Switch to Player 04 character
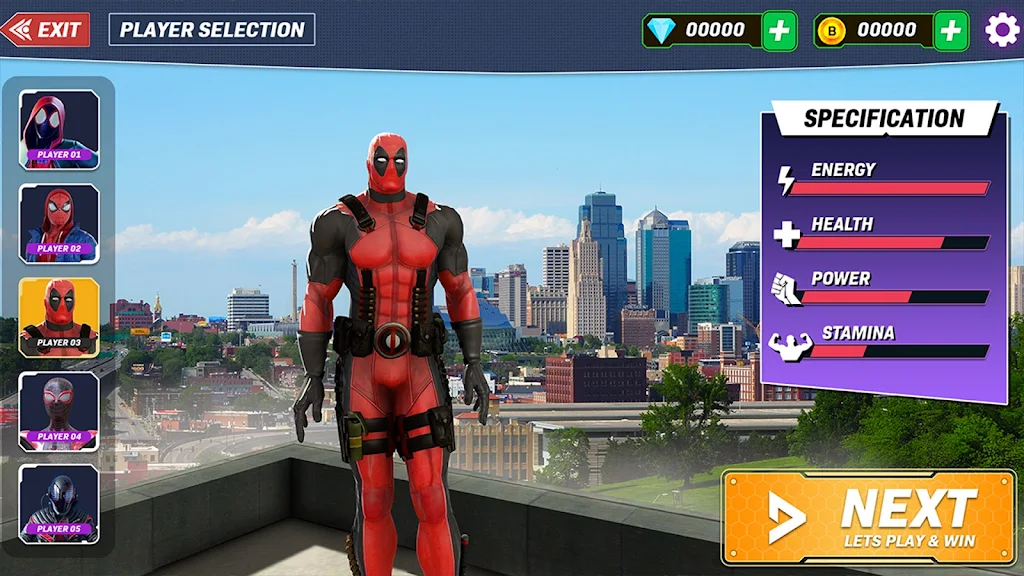The image size is (1024, 576). (59, 411)
